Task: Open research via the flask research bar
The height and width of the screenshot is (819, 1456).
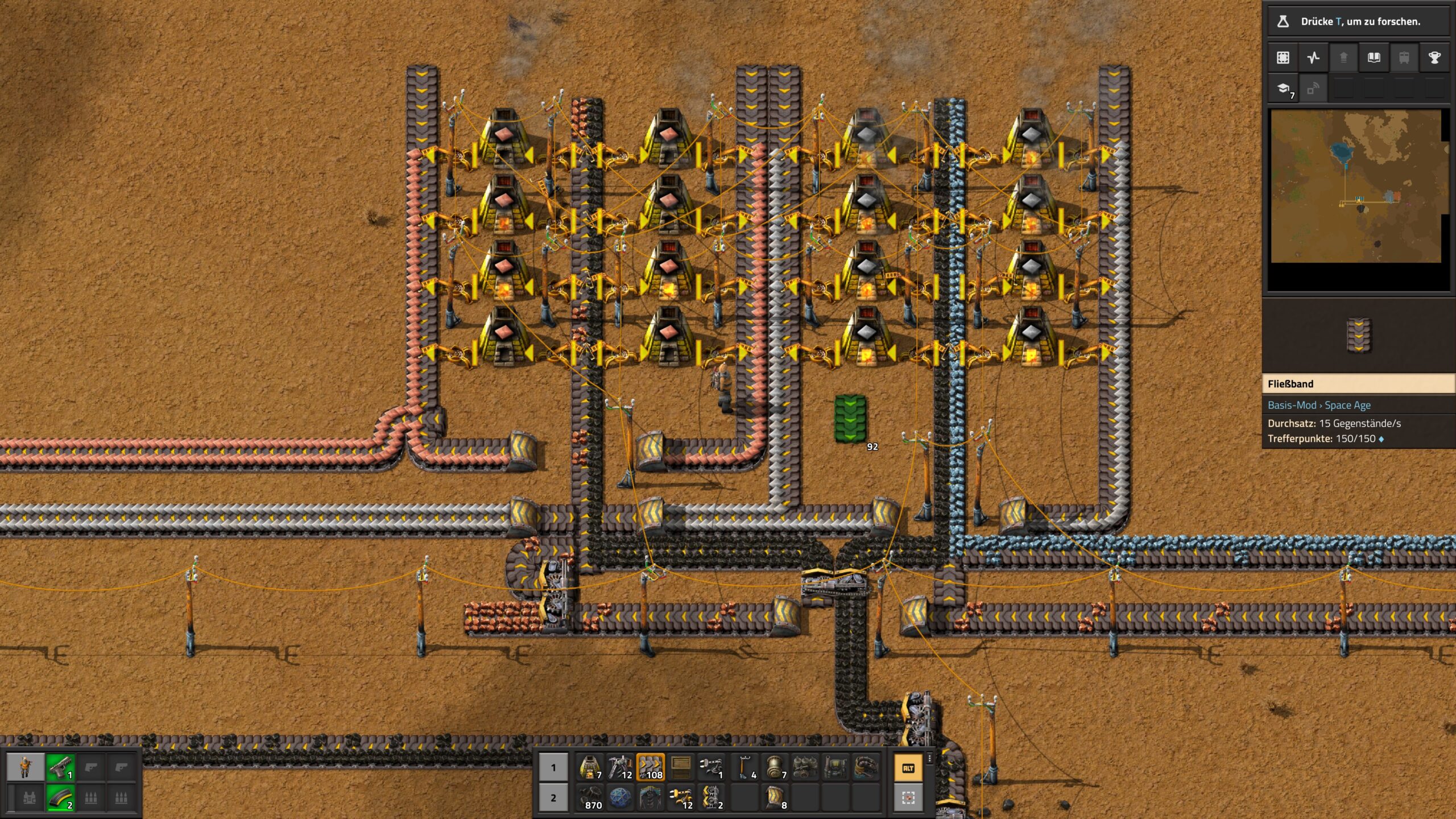Action: pyautogui.click(x=1358, y=22)
